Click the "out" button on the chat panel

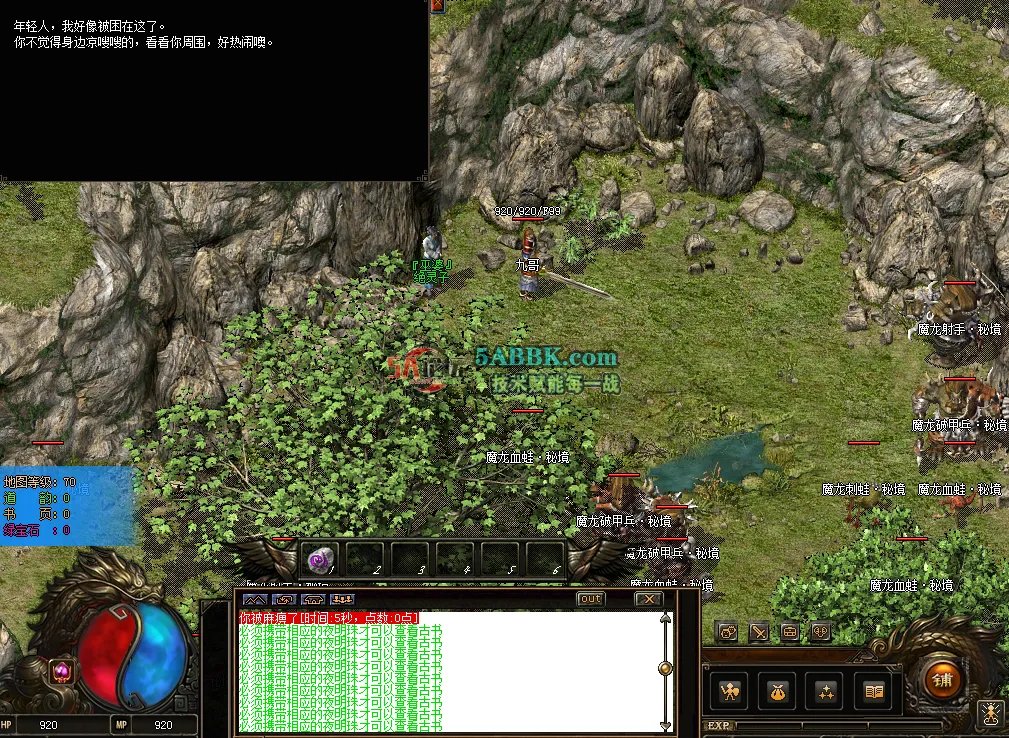point(591,599)
